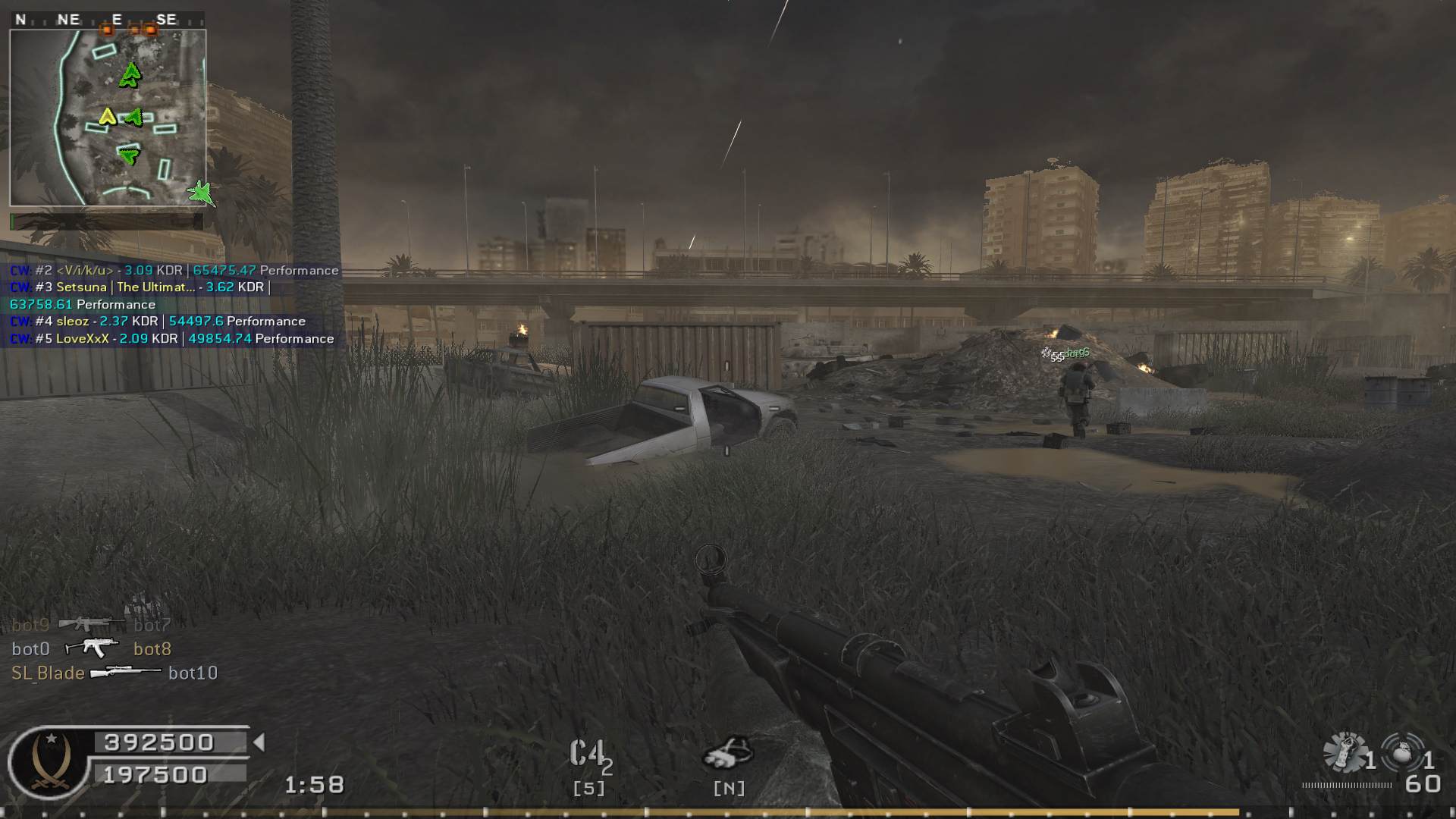1456x819 pixels.
Task: Select the C4 explosive icon
Action: 589,755
